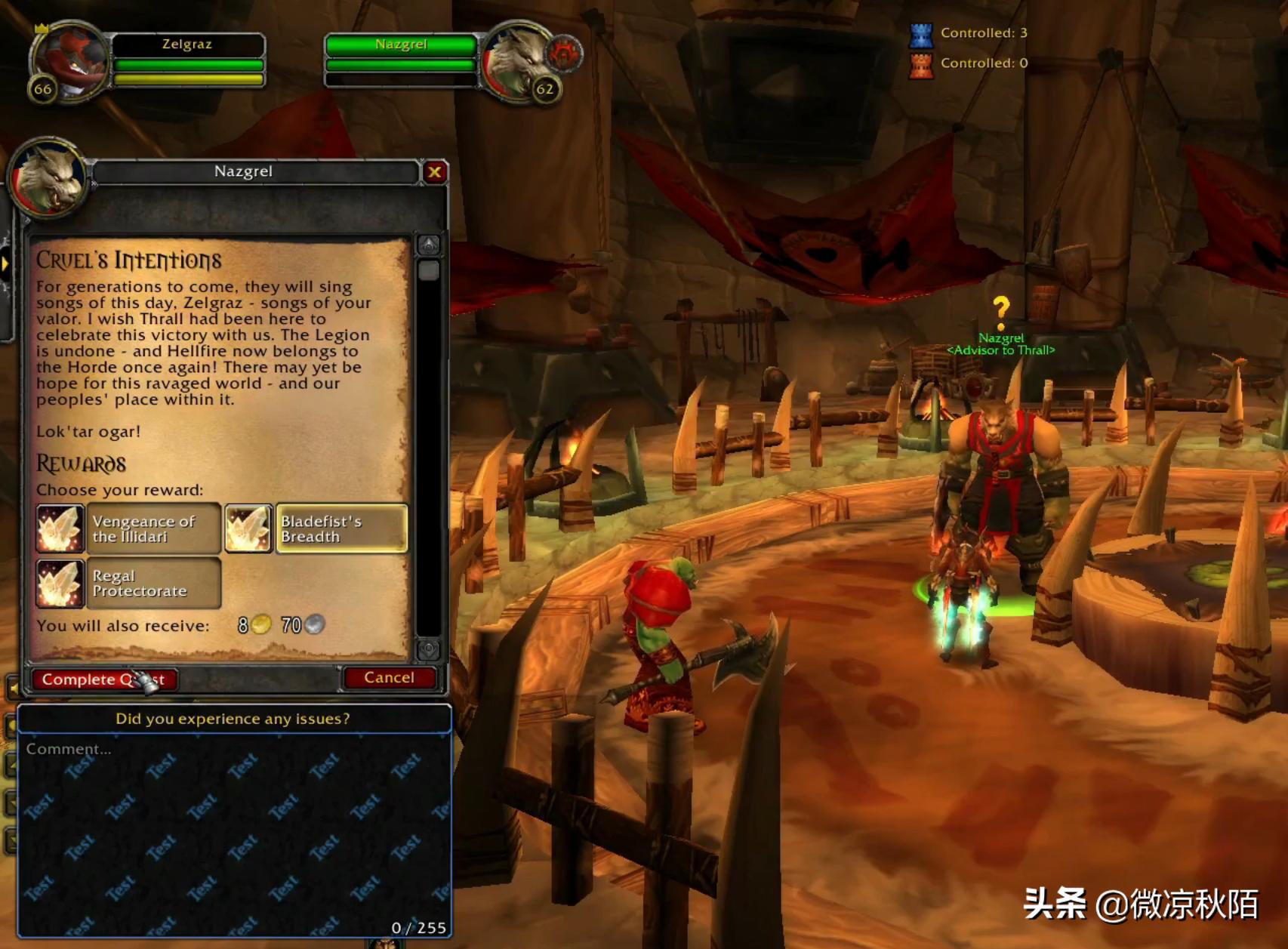The image size is (1288, 949).
Task: Click the quest text scroll-down arrow
Action: coord(429,649)
